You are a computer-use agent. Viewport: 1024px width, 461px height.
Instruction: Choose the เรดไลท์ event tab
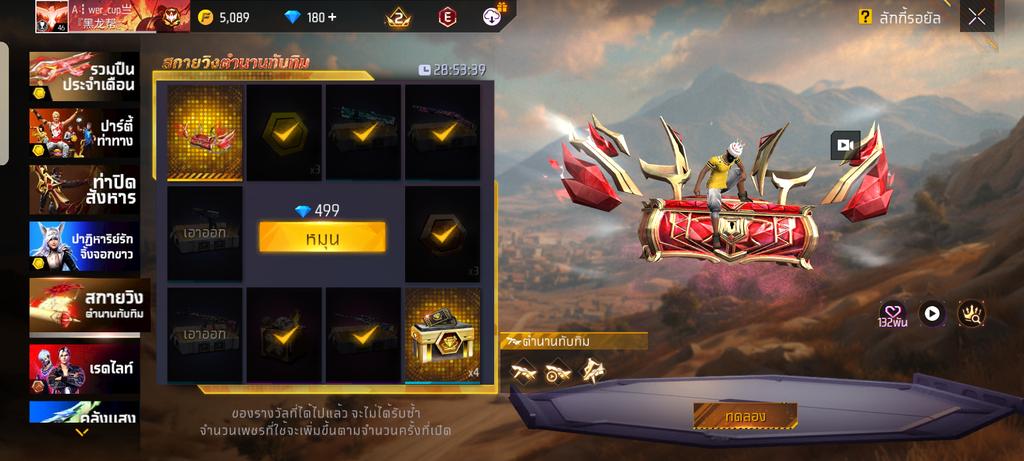(x=87, y=369)
